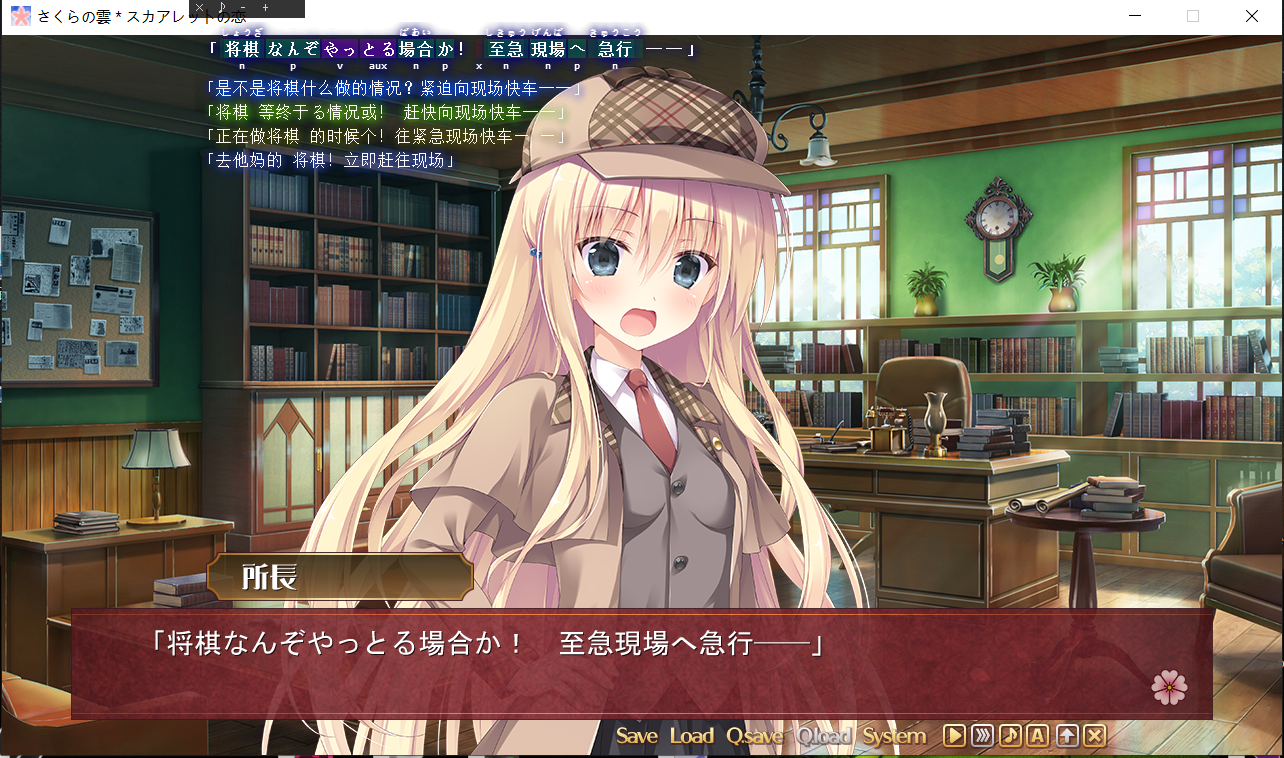
Task: Click the overlay's music note icon
Action: click(x=222, y=8)
